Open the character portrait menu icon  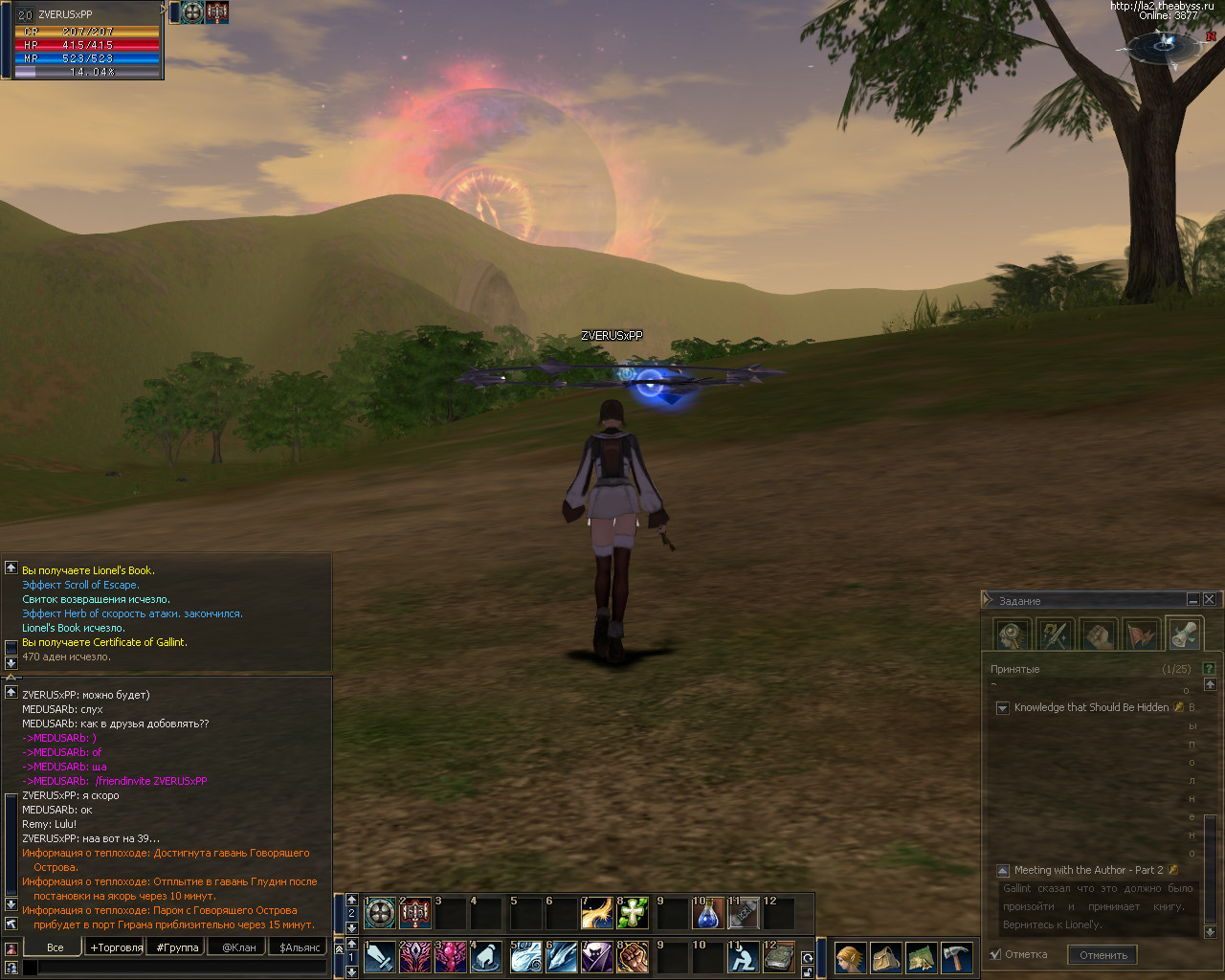[x=850, y=957]
